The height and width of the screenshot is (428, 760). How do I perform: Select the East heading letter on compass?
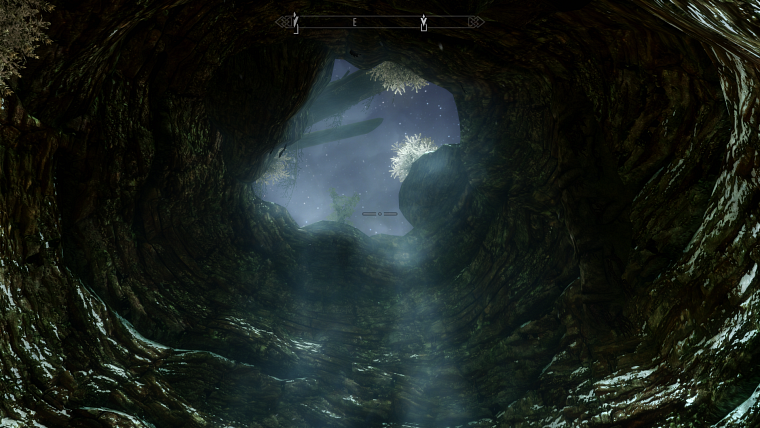point(354,21)
